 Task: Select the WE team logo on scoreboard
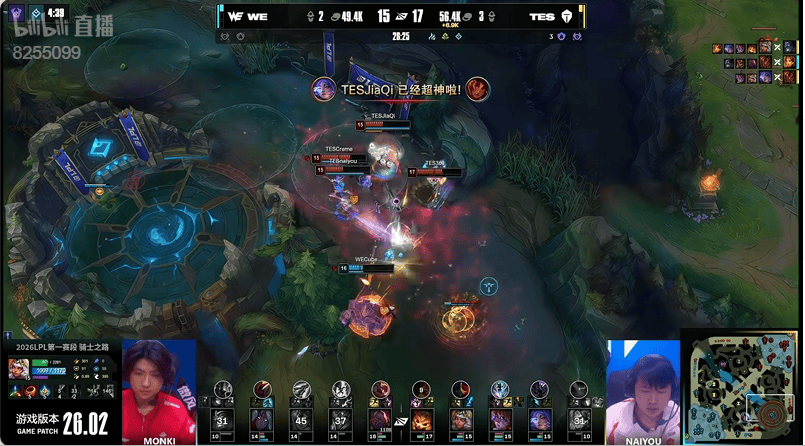(232, 16)
